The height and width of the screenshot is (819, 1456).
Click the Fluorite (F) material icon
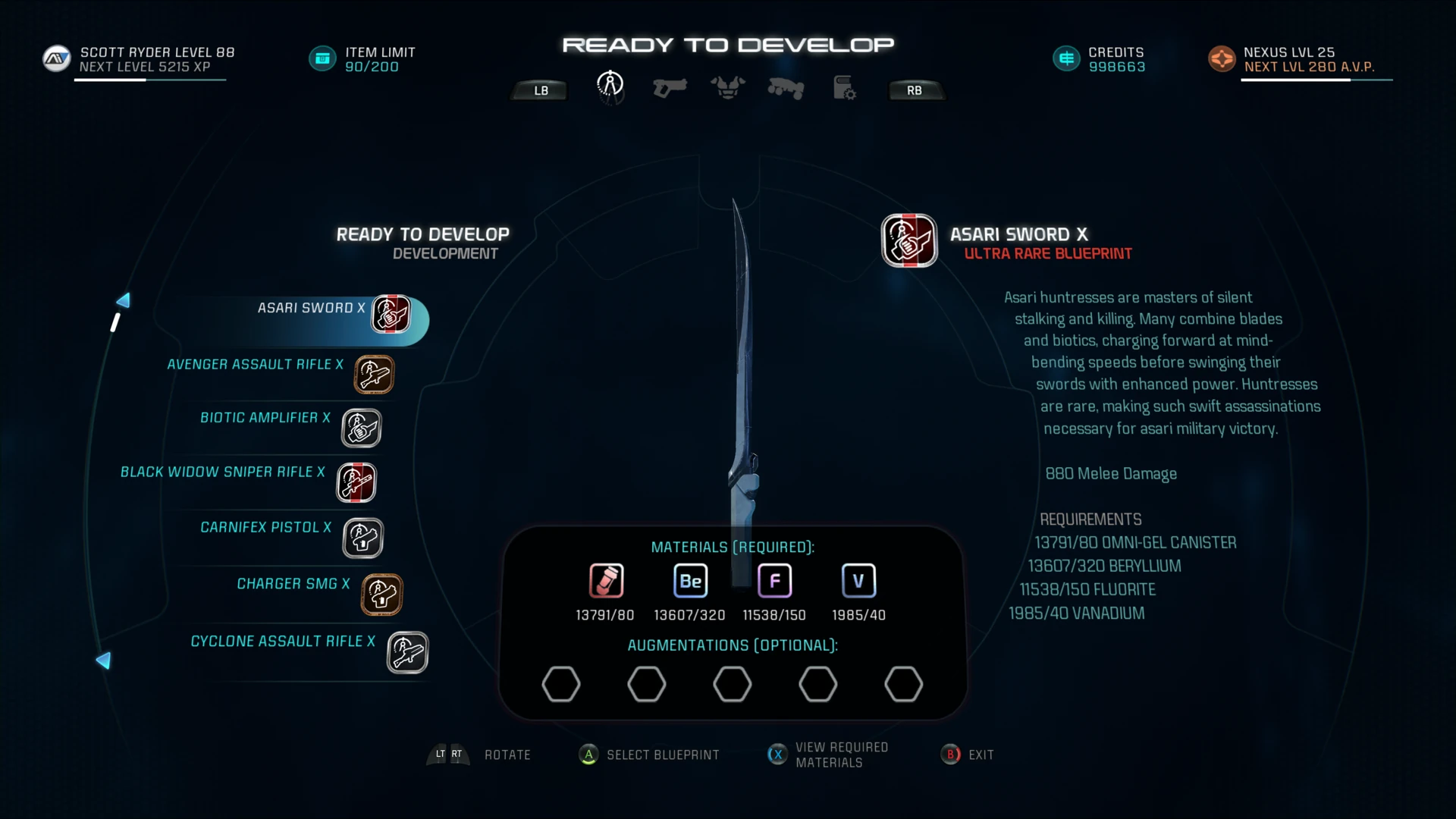(774, 580)
